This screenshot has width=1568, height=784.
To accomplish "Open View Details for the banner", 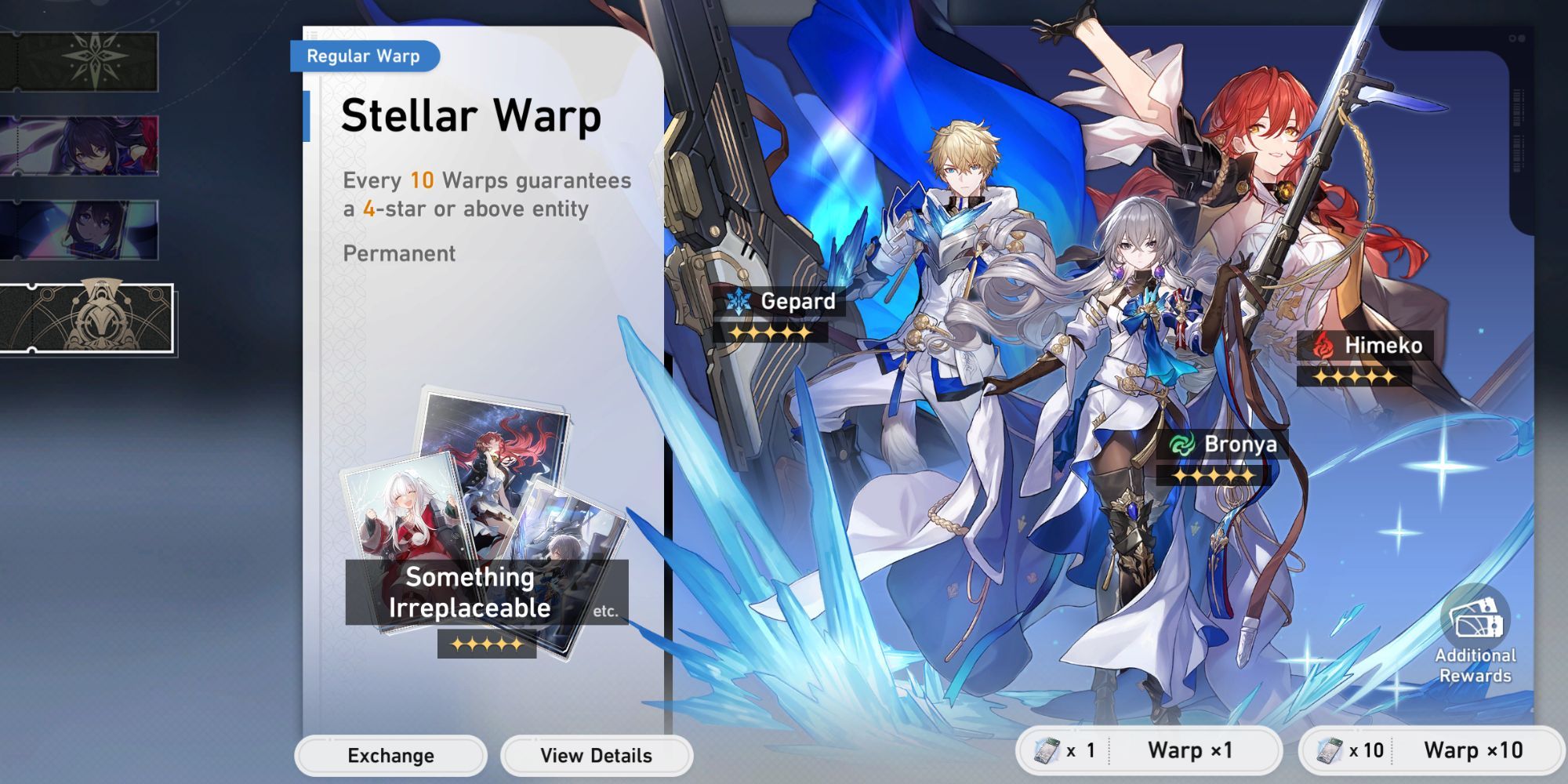I will (596, 756).
